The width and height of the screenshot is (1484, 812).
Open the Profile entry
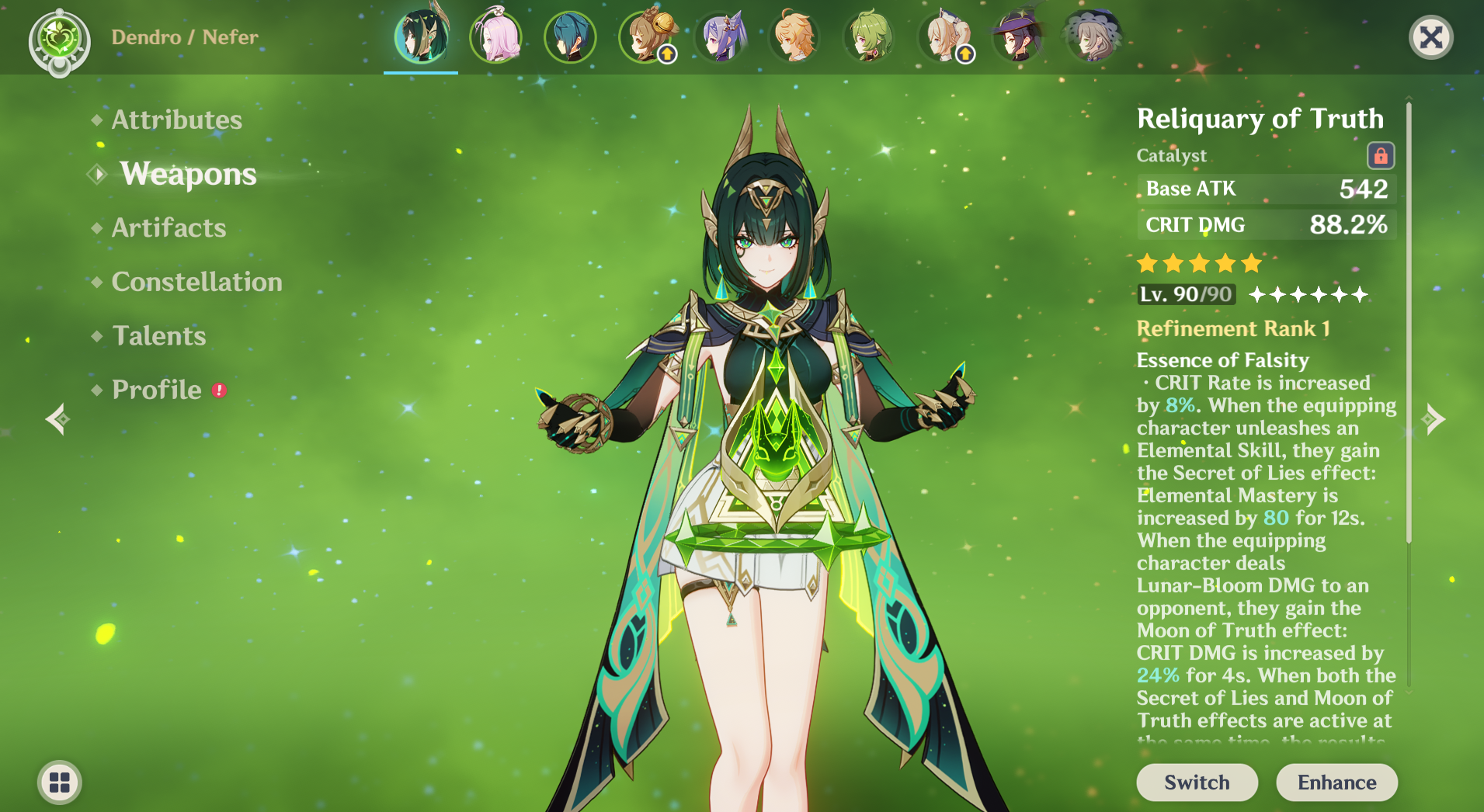[157, 390]
